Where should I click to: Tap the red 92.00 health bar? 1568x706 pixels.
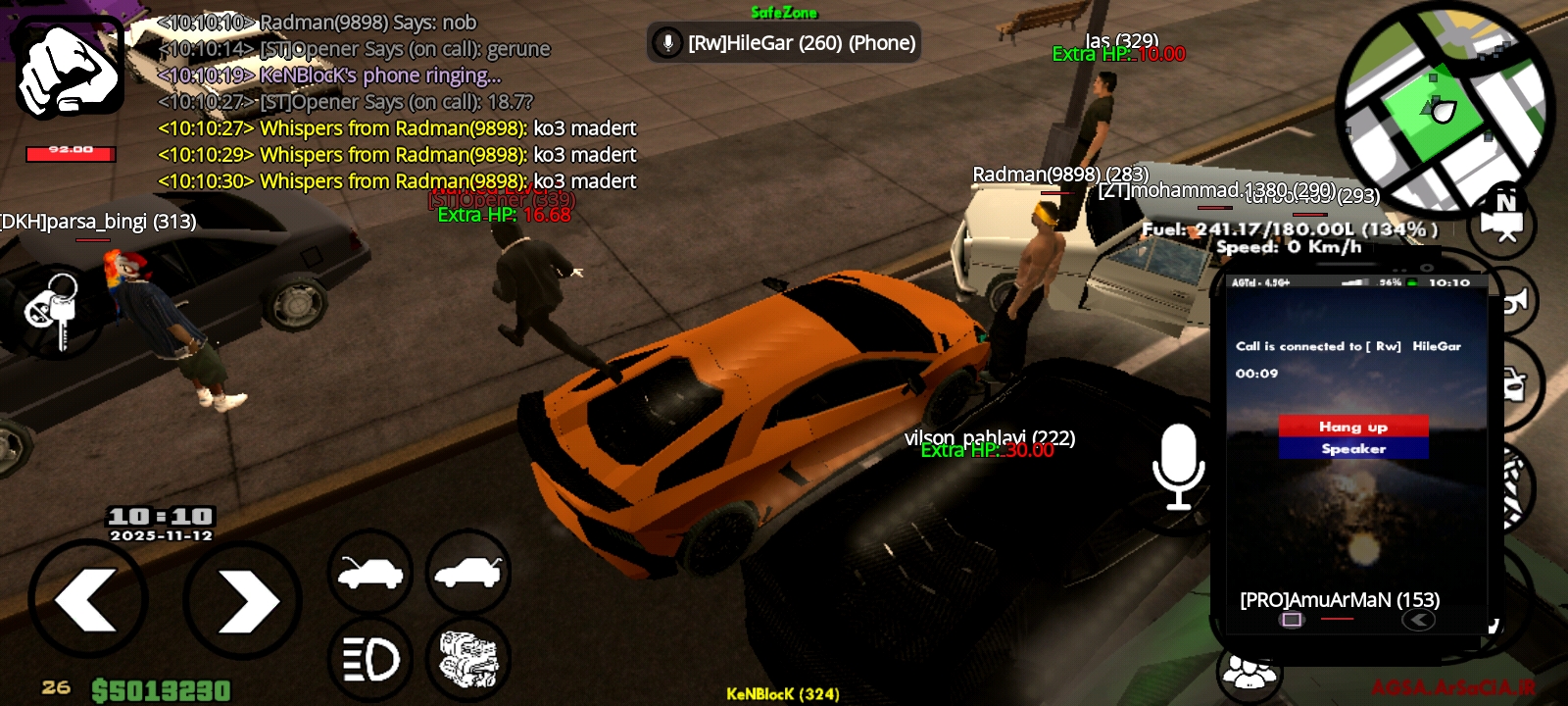point(69,152)
